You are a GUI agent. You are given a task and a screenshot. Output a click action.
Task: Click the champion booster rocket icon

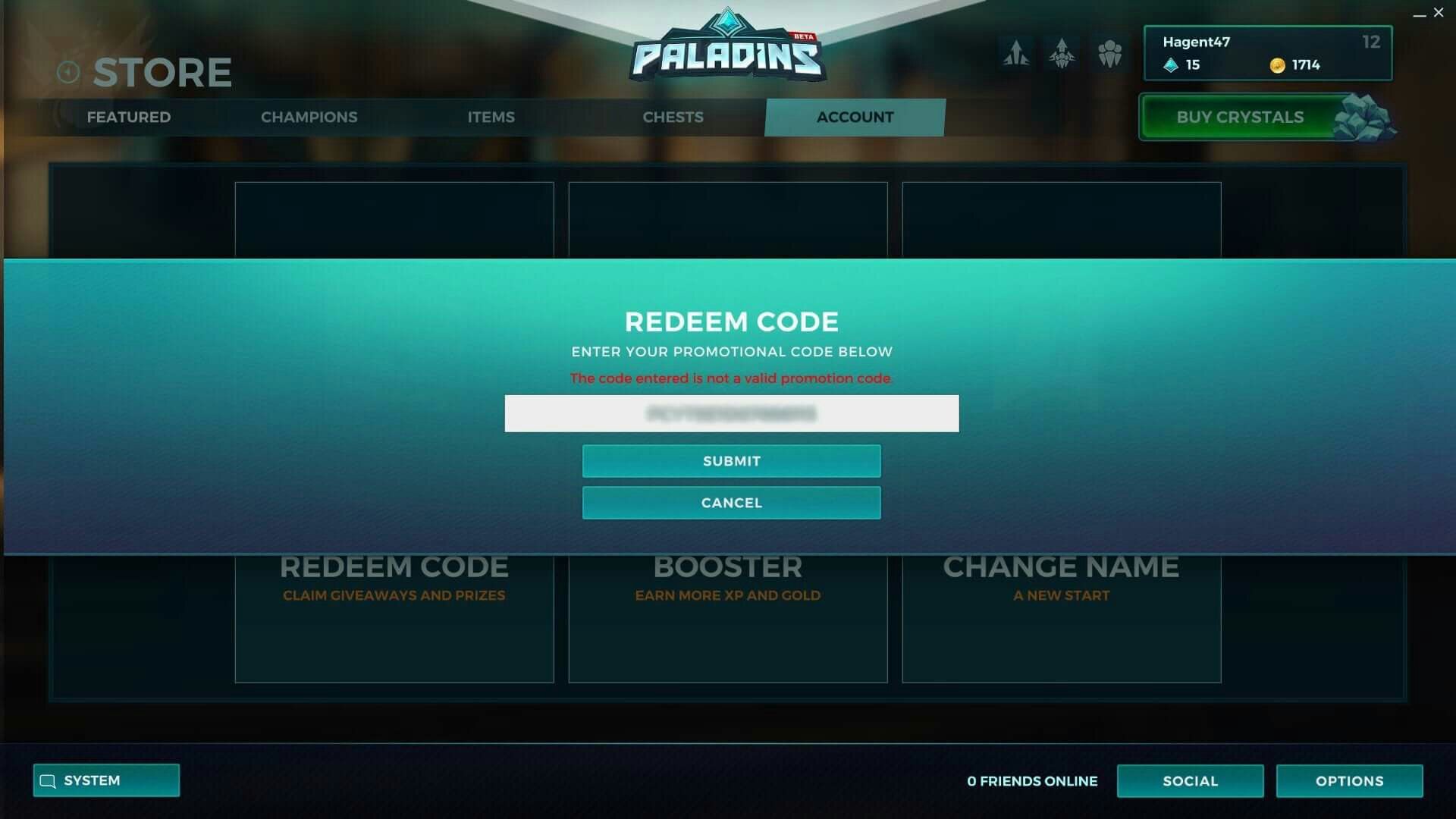click(x=1062, y=53)
